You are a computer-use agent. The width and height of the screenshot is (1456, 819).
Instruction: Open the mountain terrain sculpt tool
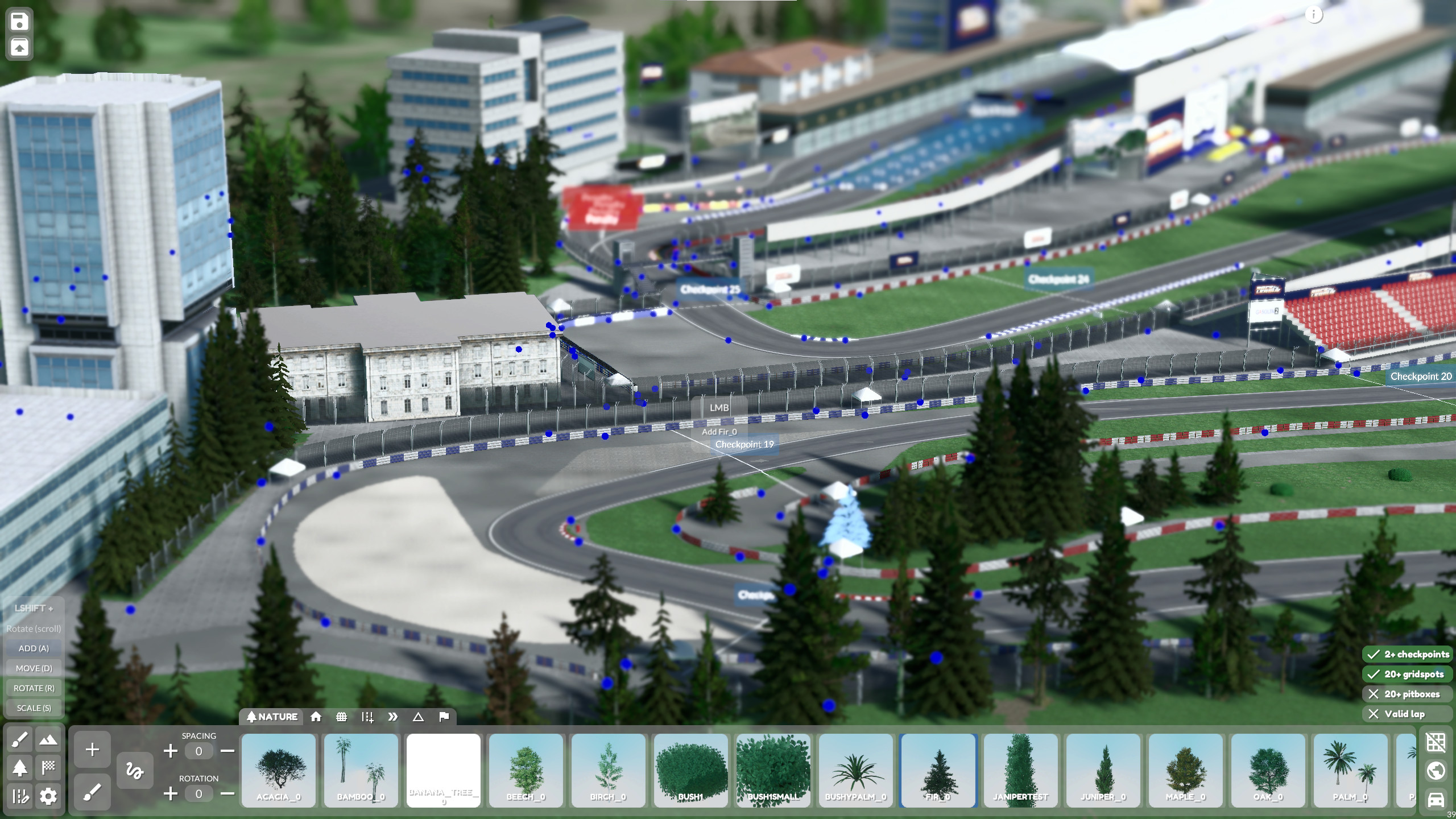coord(48,741)
